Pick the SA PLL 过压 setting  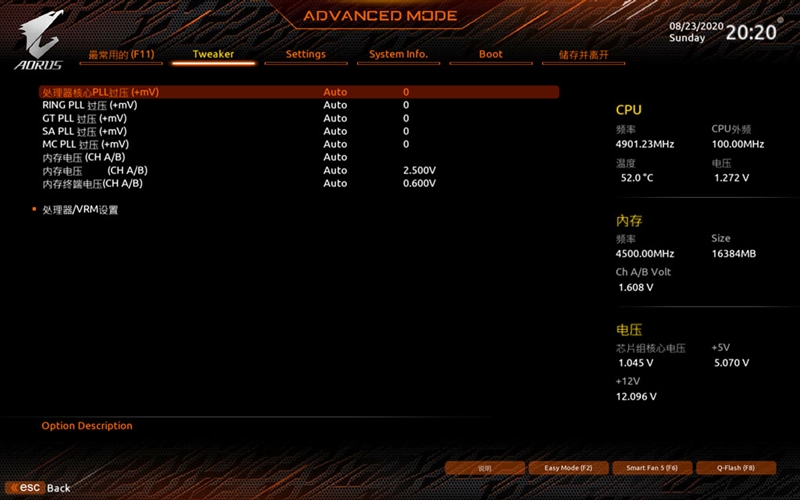(x=84, y=131)
